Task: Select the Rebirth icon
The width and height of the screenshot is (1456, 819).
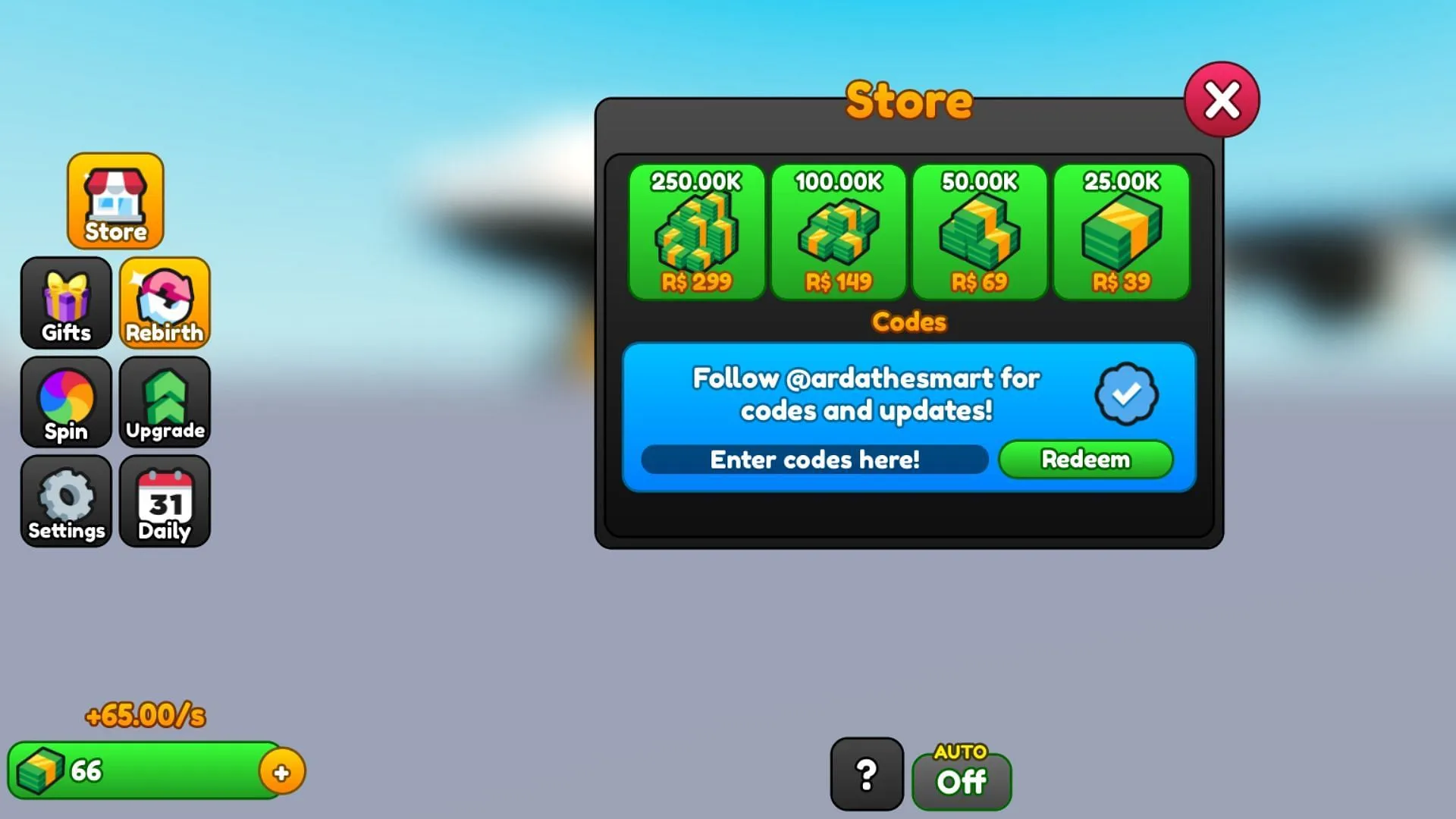Action: [x=164, y=303]
